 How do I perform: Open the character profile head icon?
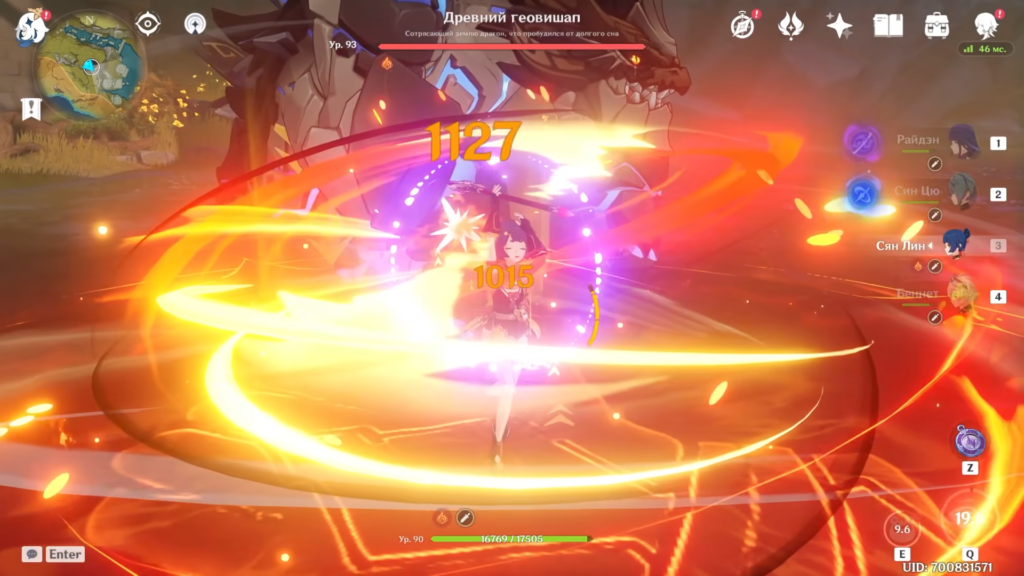[x=985, y=24]
